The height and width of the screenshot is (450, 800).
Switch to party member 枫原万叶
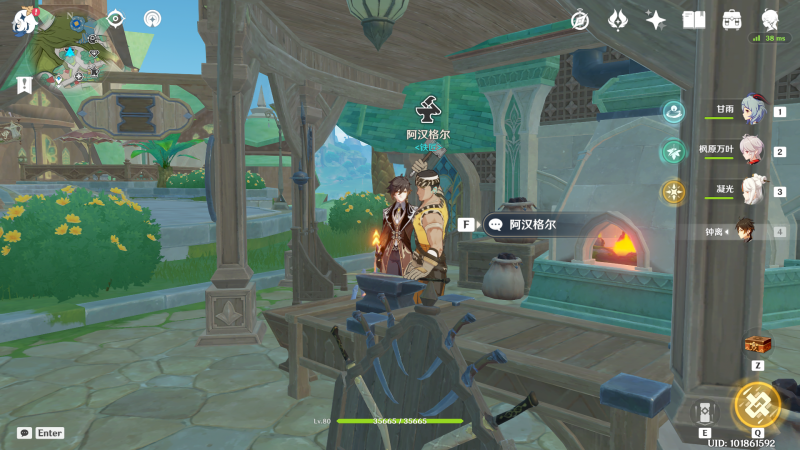pyautogui.click(x=752, y=151)
